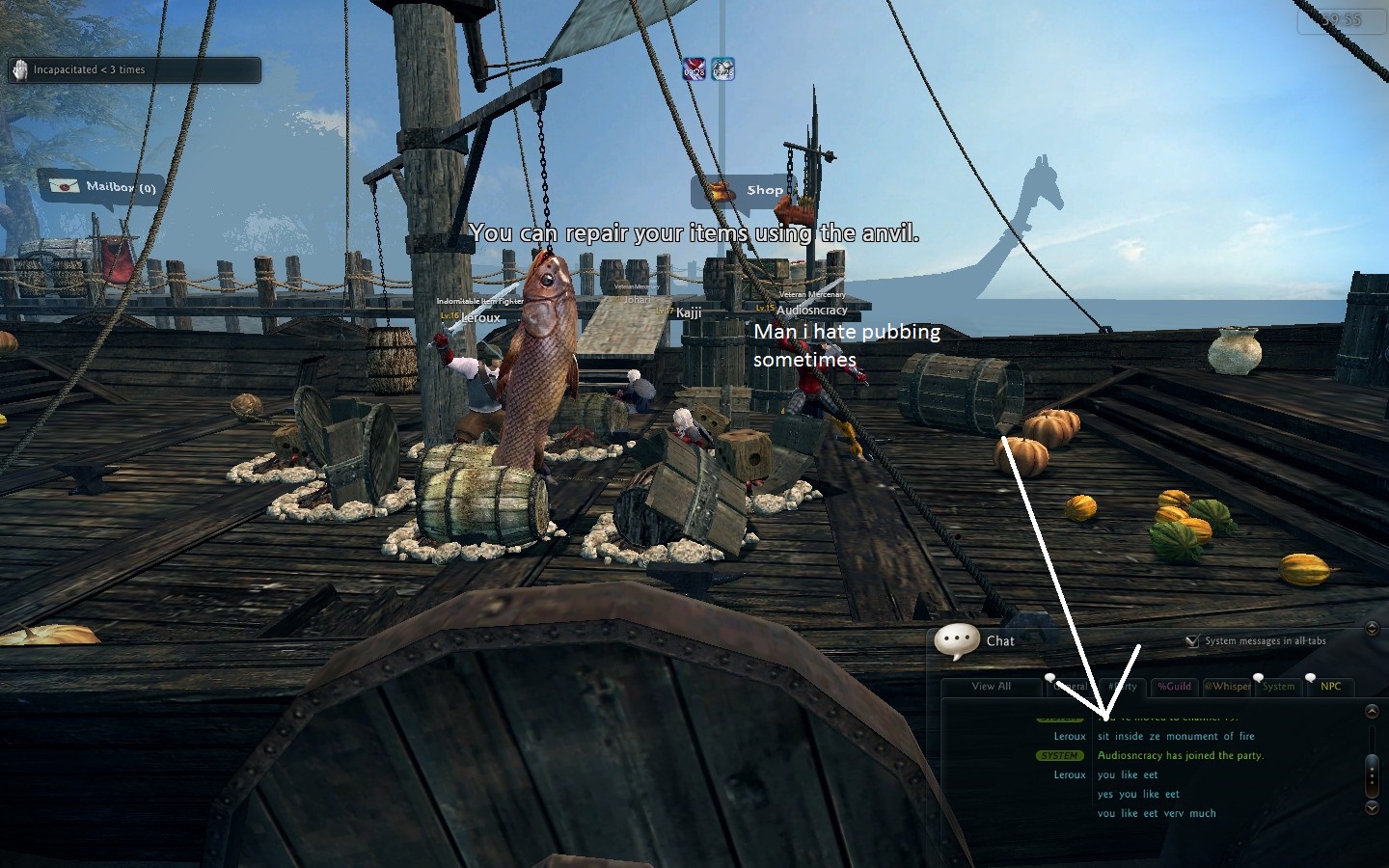The image size is (1389, 868).
Task: Select the NPC chat tab
Action: 1330,687
